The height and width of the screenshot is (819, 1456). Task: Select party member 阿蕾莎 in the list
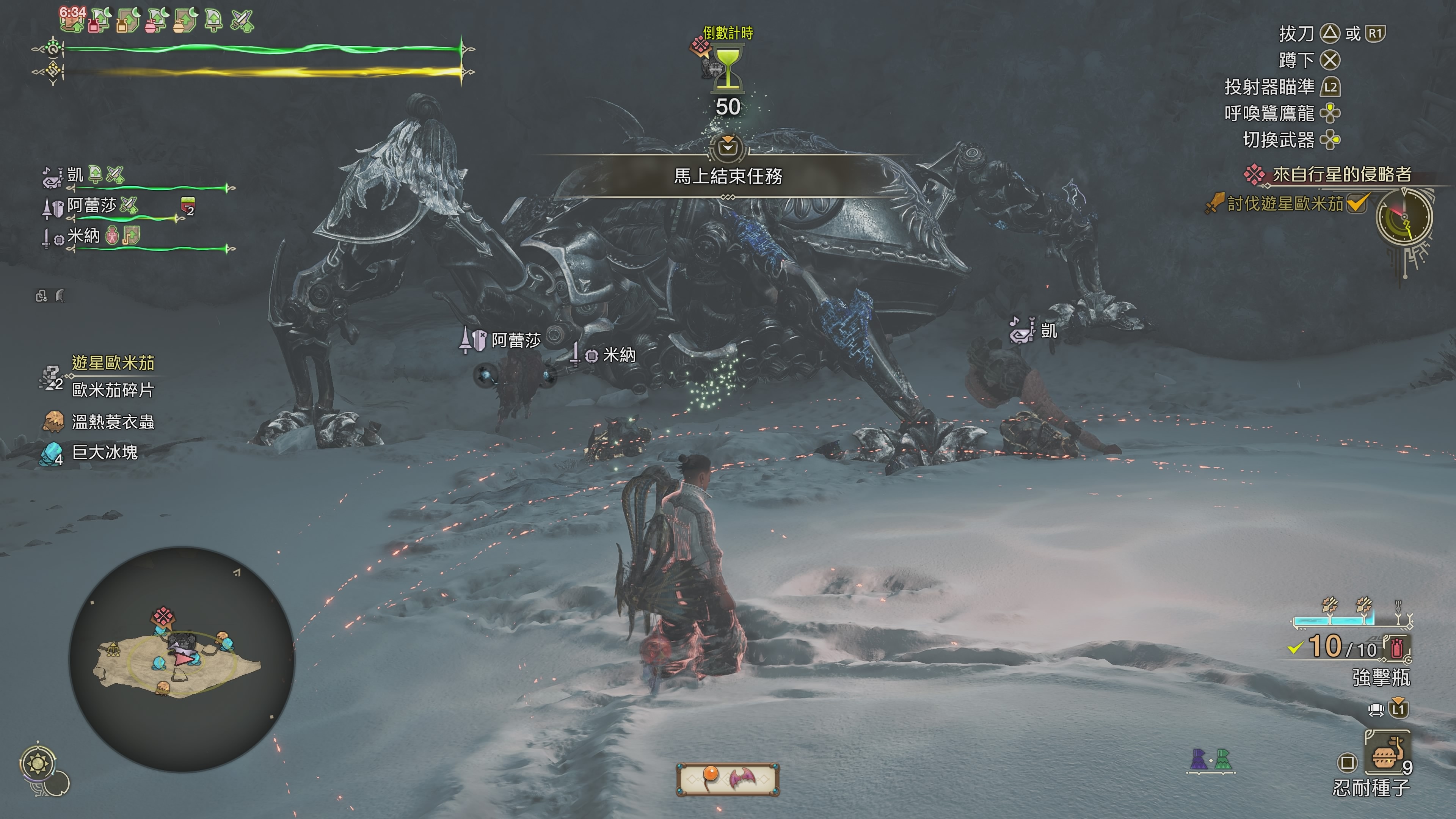(x=91, y=206)
